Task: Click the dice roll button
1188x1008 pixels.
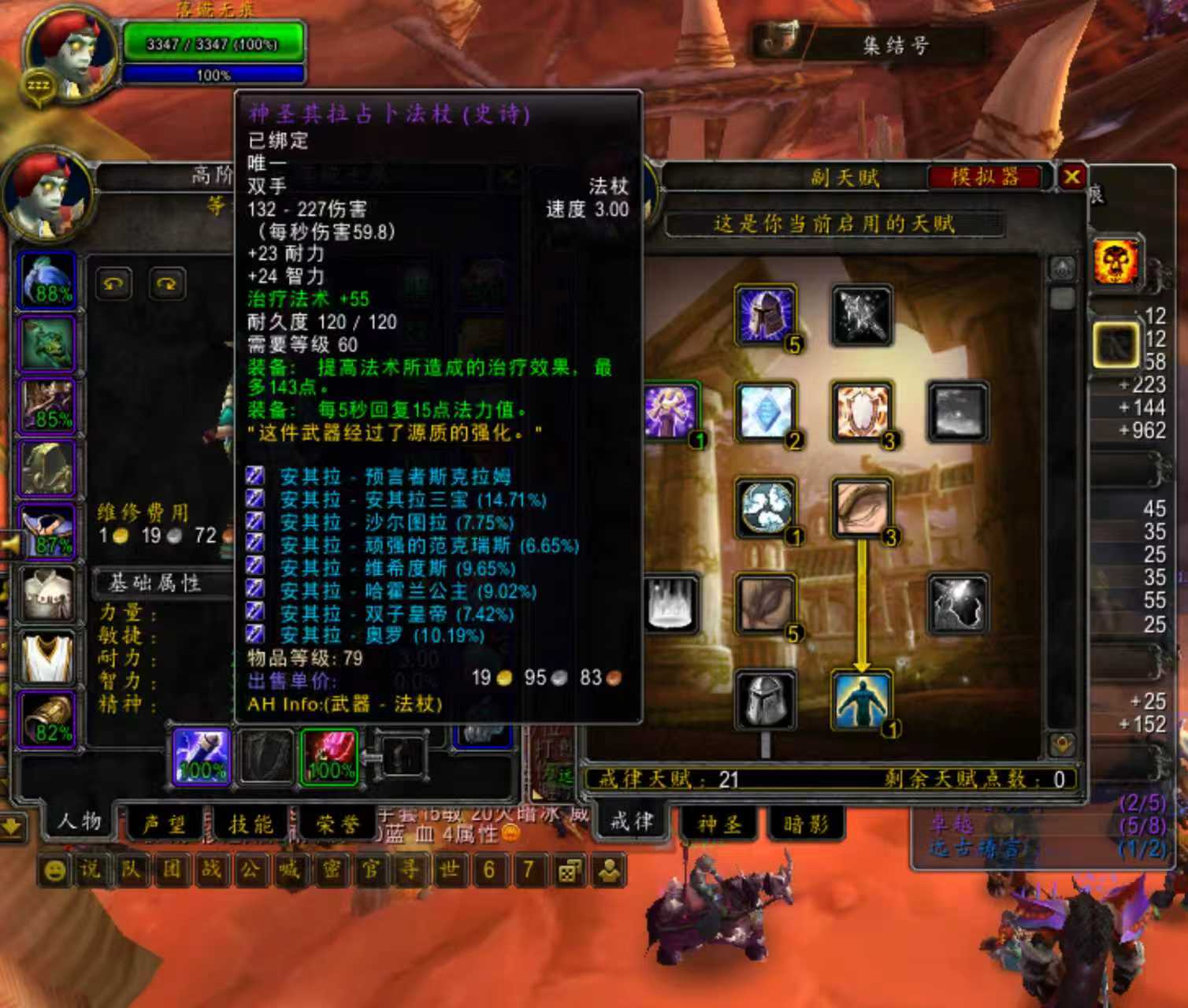Action: (569, 870)
